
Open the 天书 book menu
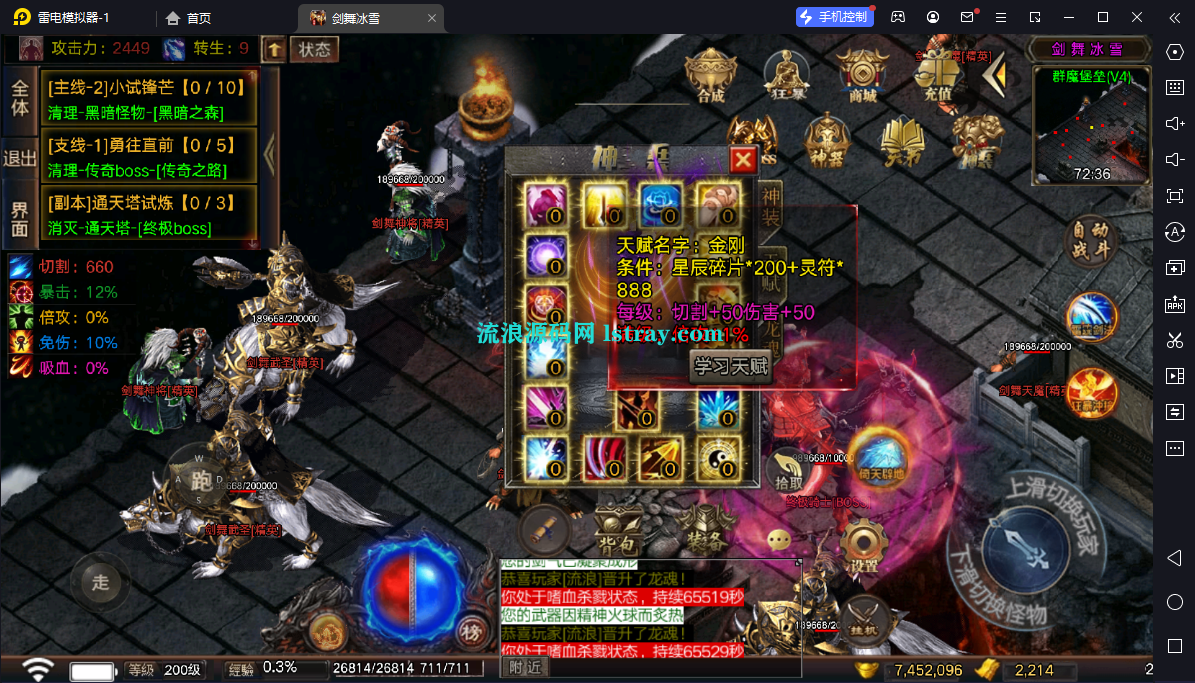903,140
